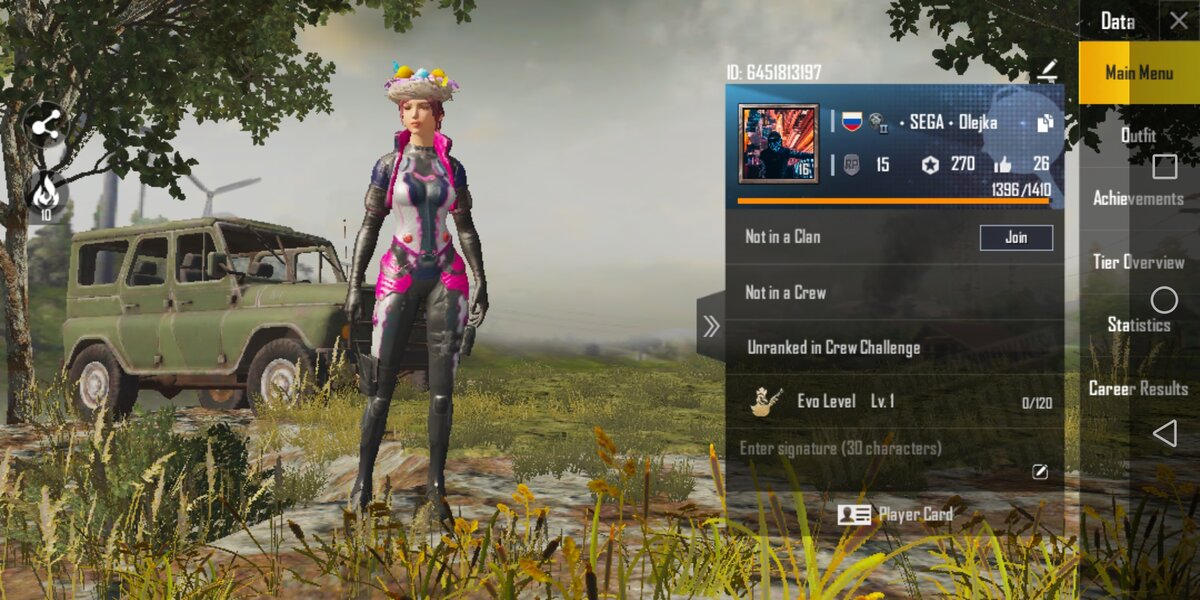Tap the Android back triangle button
The width and height of the screenshot is (1200, 600).
tap(1164, 433)
